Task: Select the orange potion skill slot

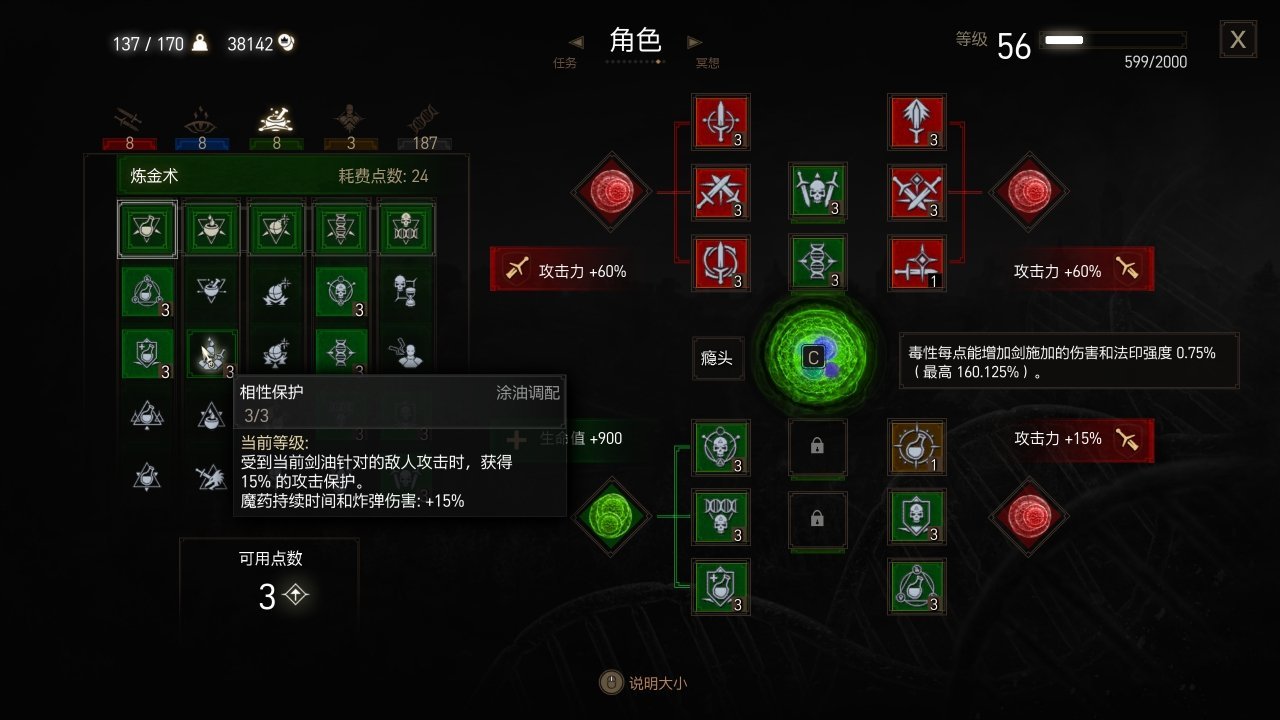Action: tap(917, 448)
